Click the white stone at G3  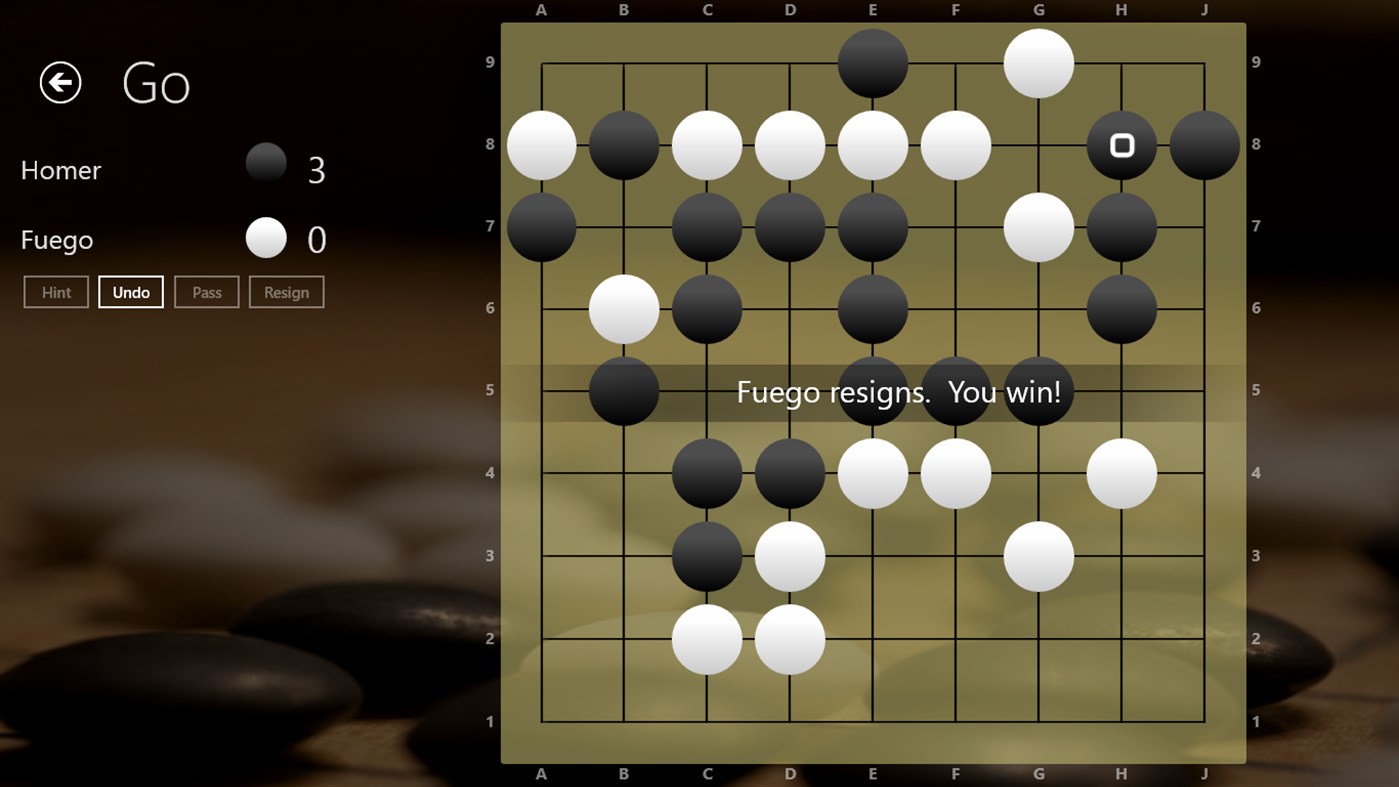[x=1039, y=556]
